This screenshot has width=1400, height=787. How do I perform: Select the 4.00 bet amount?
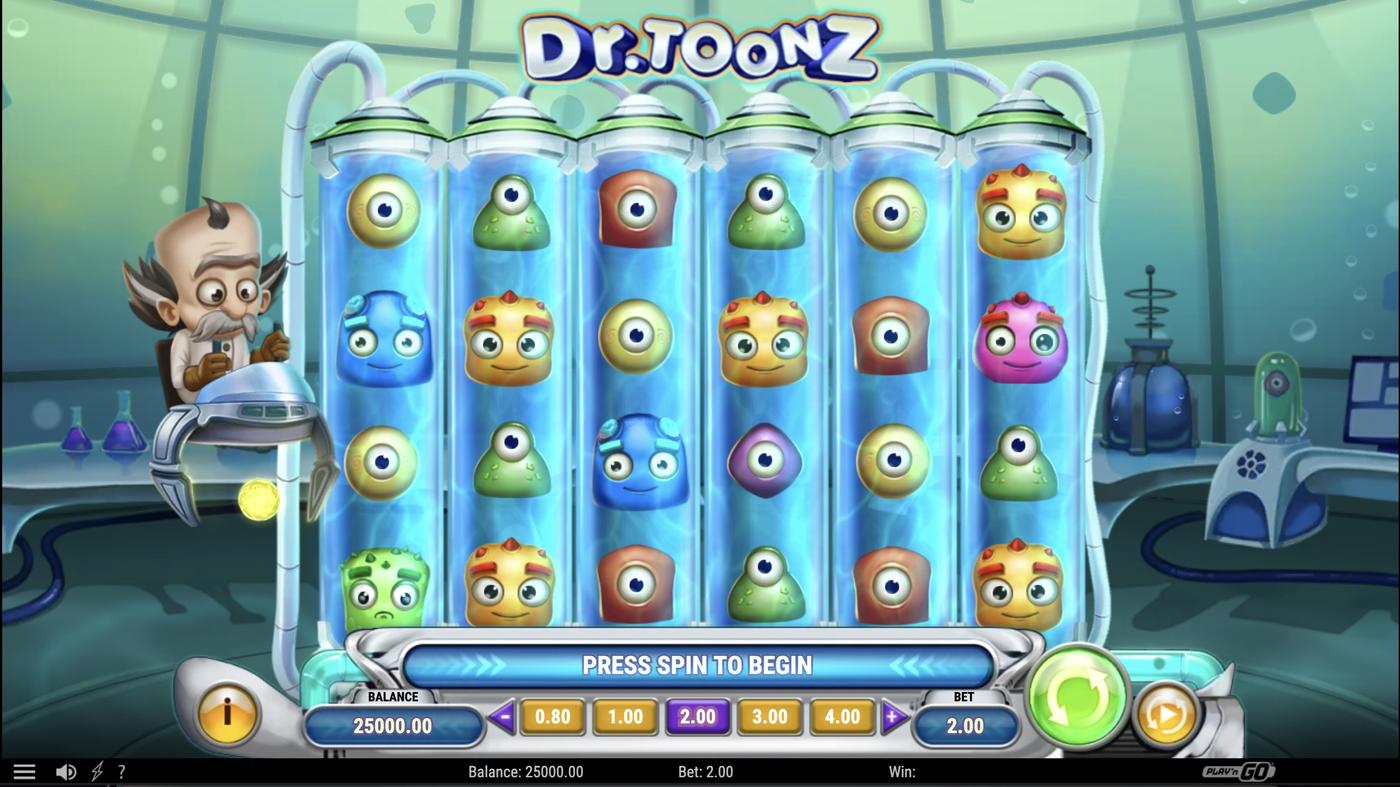pyautogui.click(x=841, y=716)
